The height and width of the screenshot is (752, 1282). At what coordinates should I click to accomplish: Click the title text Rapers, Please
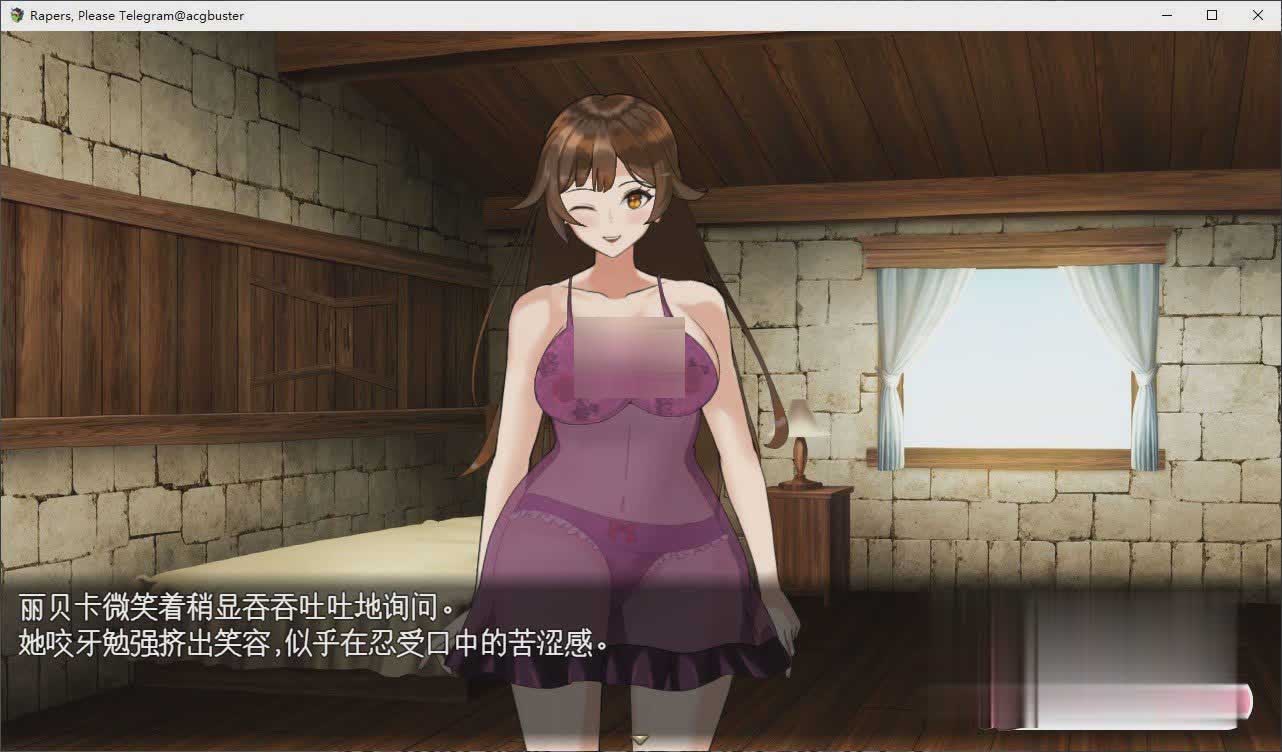click(72, 15)
